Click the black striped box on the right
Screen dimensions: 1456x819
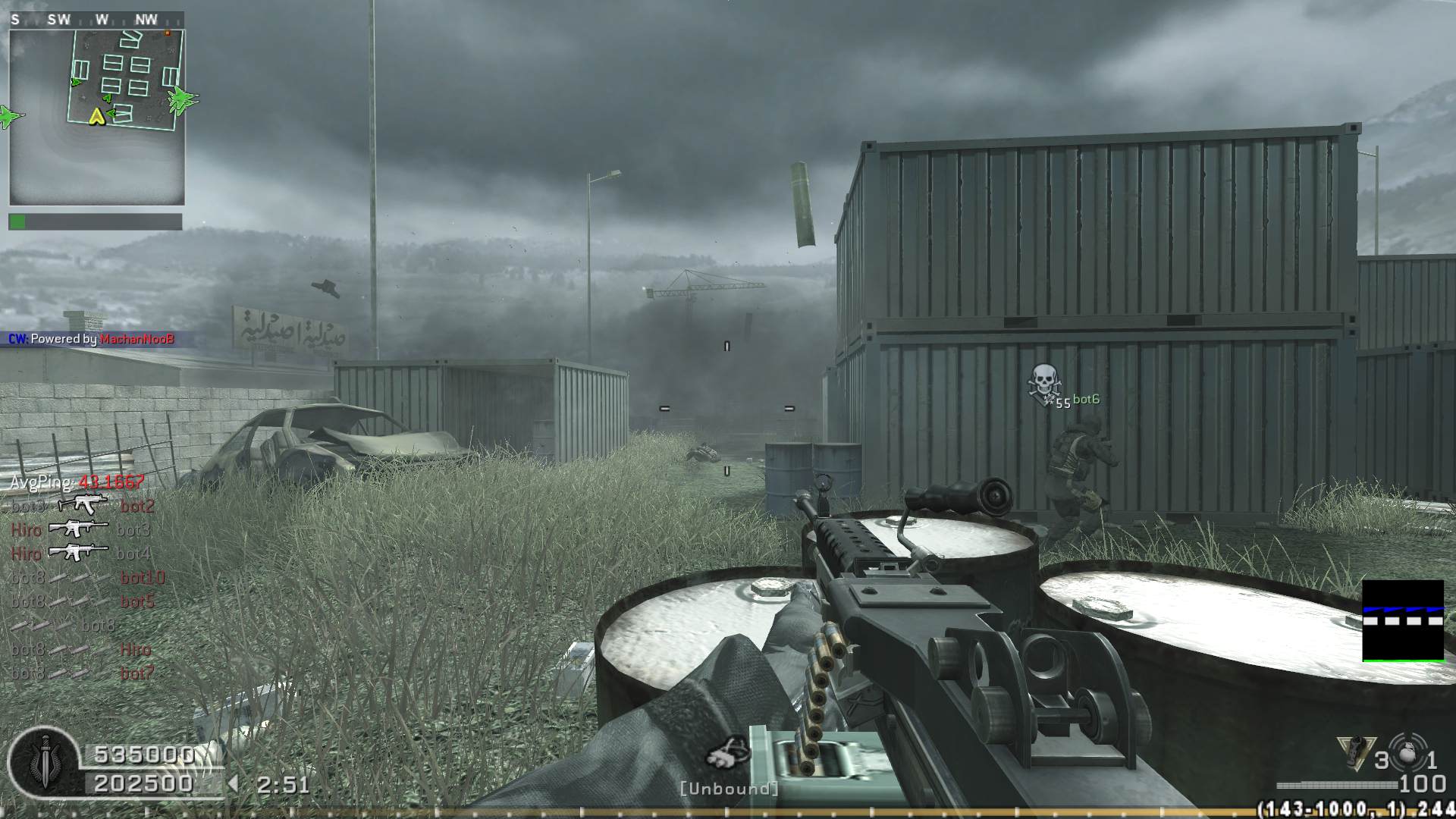[x=1403, y=620]
